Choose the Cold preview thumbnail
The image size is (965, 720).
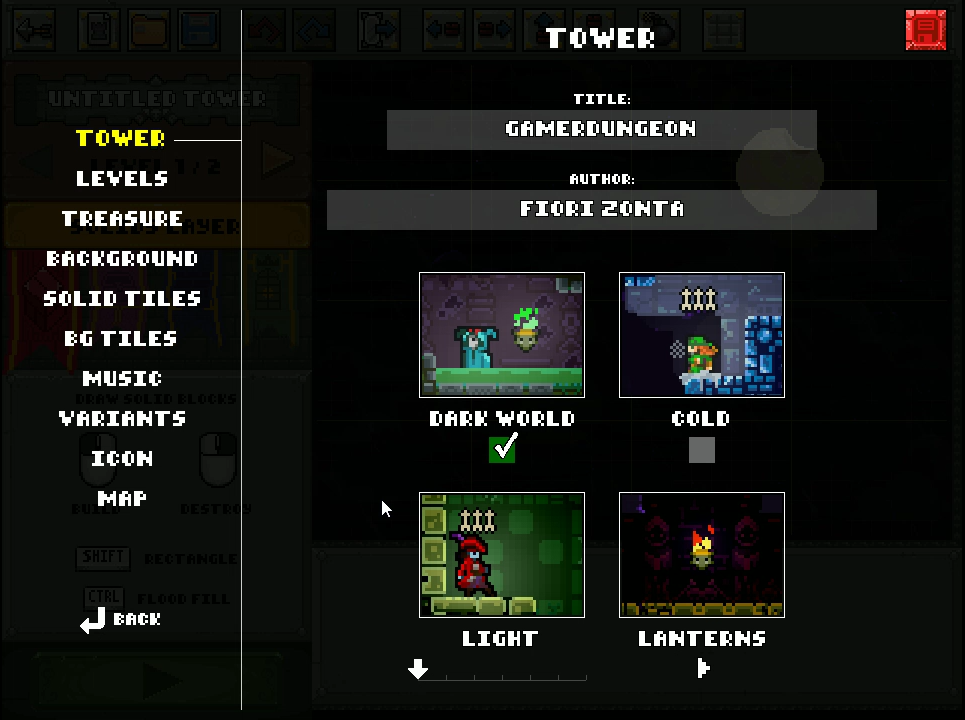[702, 335]
